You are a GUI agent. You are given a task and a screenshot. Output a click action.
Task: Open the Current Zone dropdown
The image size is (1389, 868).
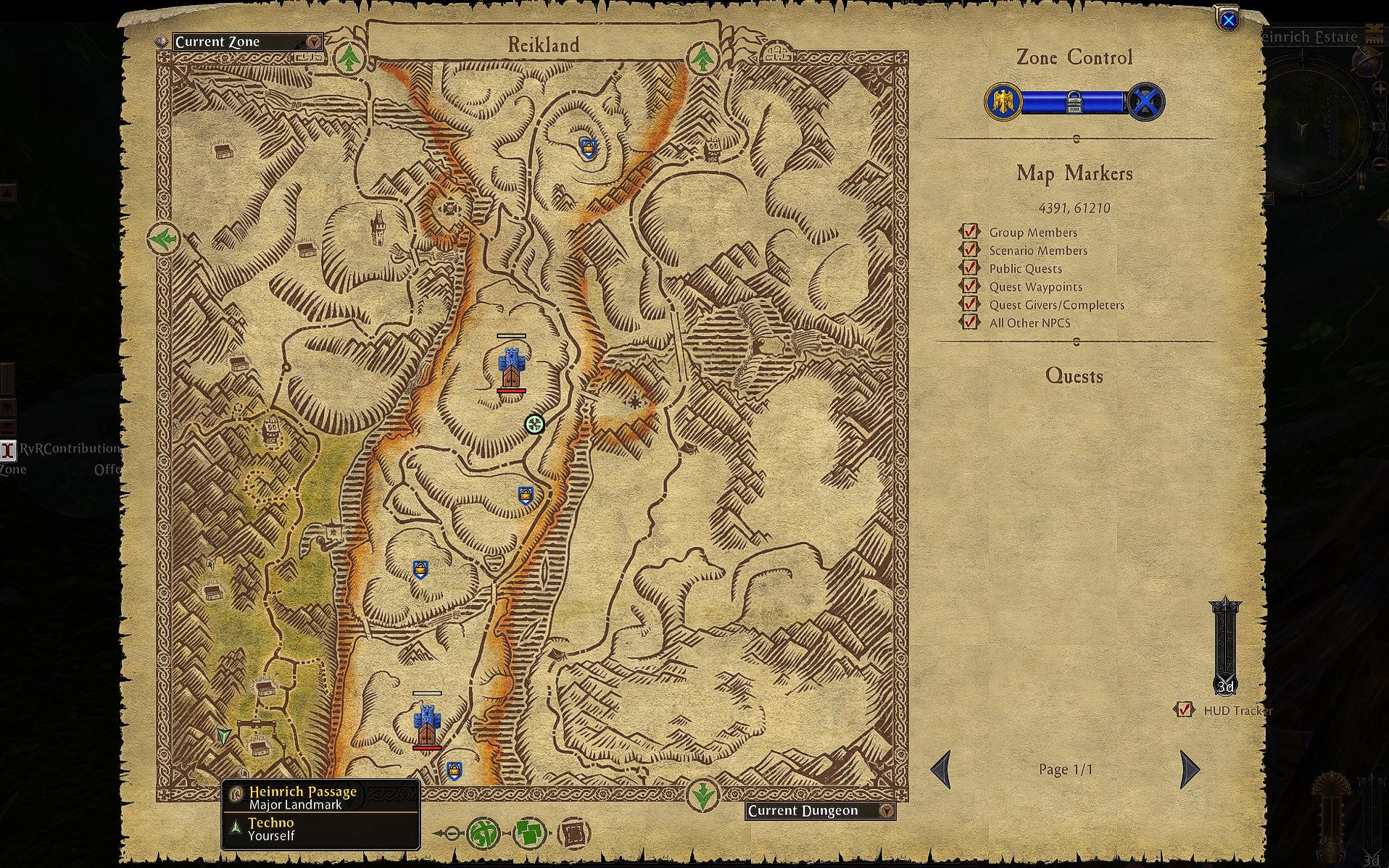pyautogui.click(x=313, y=42)
